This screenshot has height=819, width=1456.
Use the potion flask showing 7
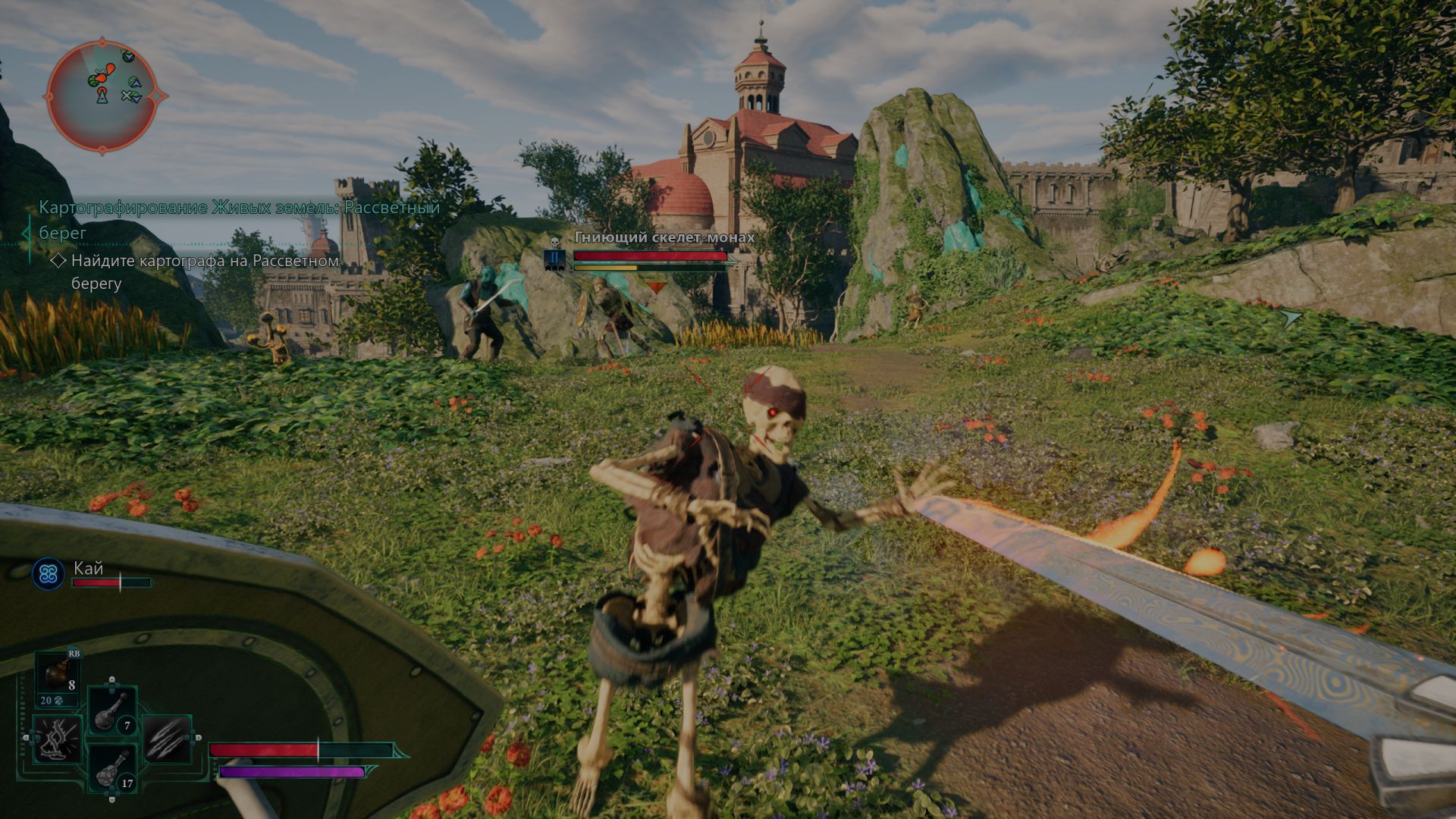pos(112,710)
